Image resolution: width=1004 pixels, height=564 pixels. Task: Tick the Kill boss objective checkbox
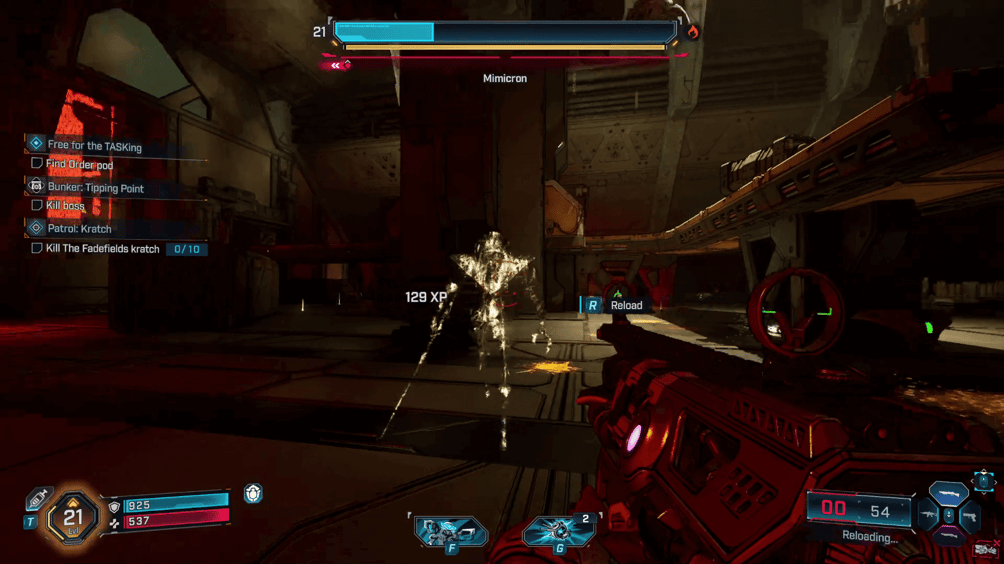coord(37,205)
